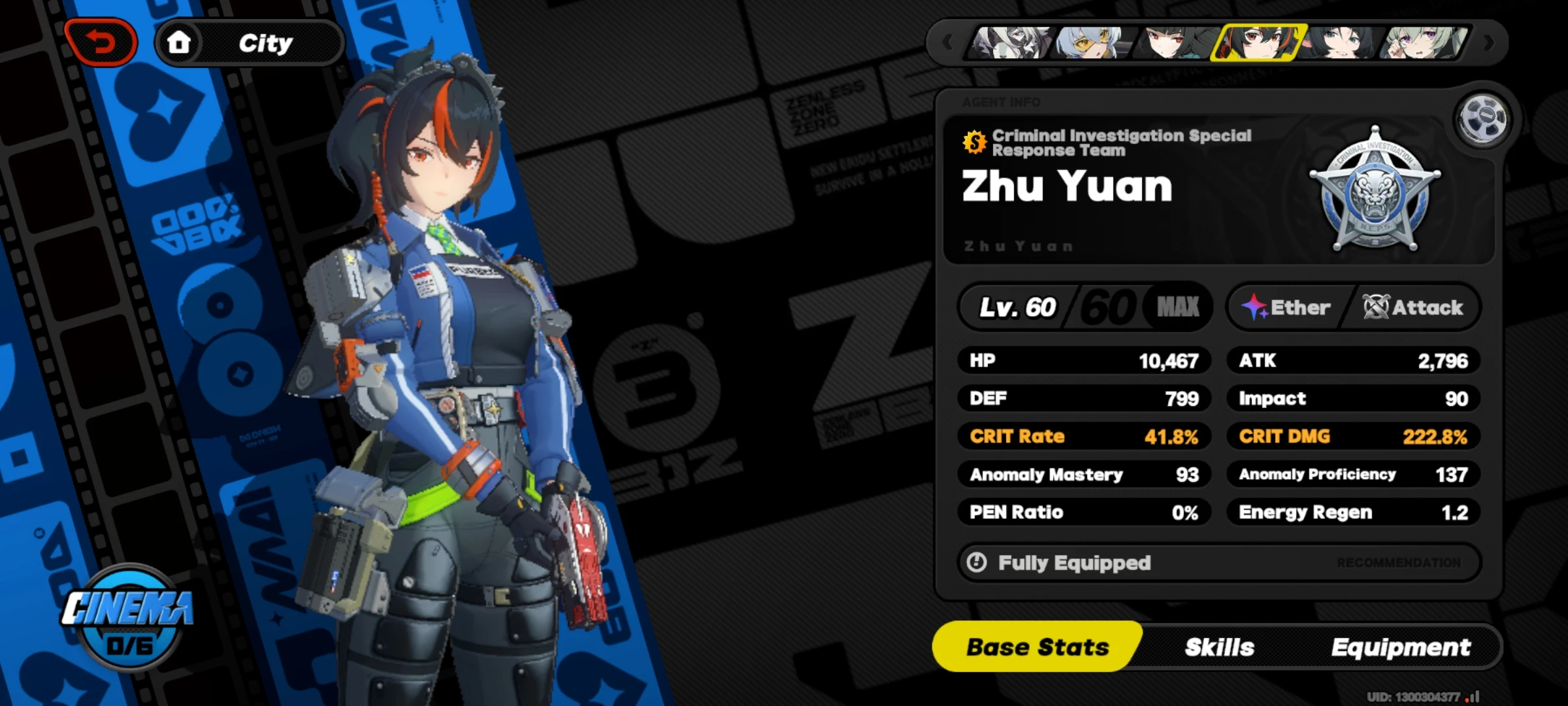
Task: Click the red back arrow icon
Action: click(x=101, y=41)
